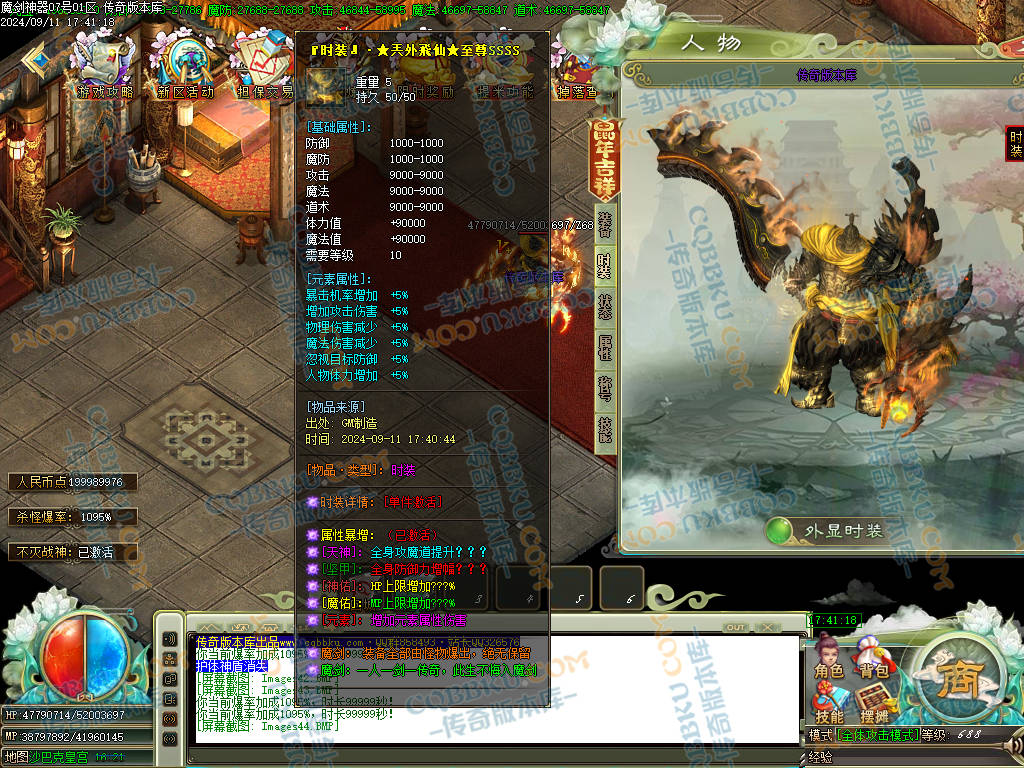Open the 技能 skills tab in character panel

pyautogui.click(x=605, y=430)
